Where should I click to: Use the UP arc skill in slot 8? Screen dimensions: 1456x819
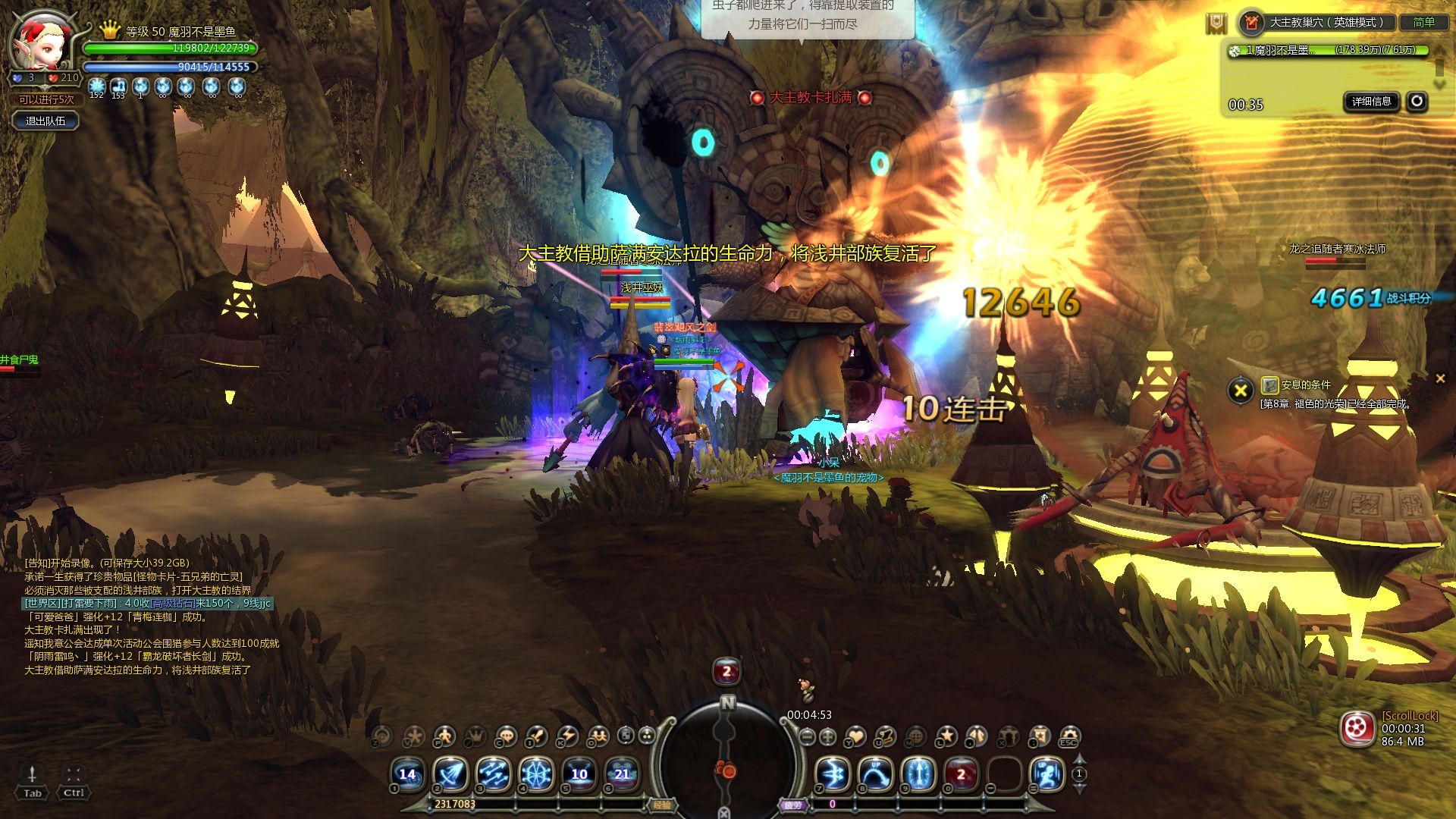point(875,774)
